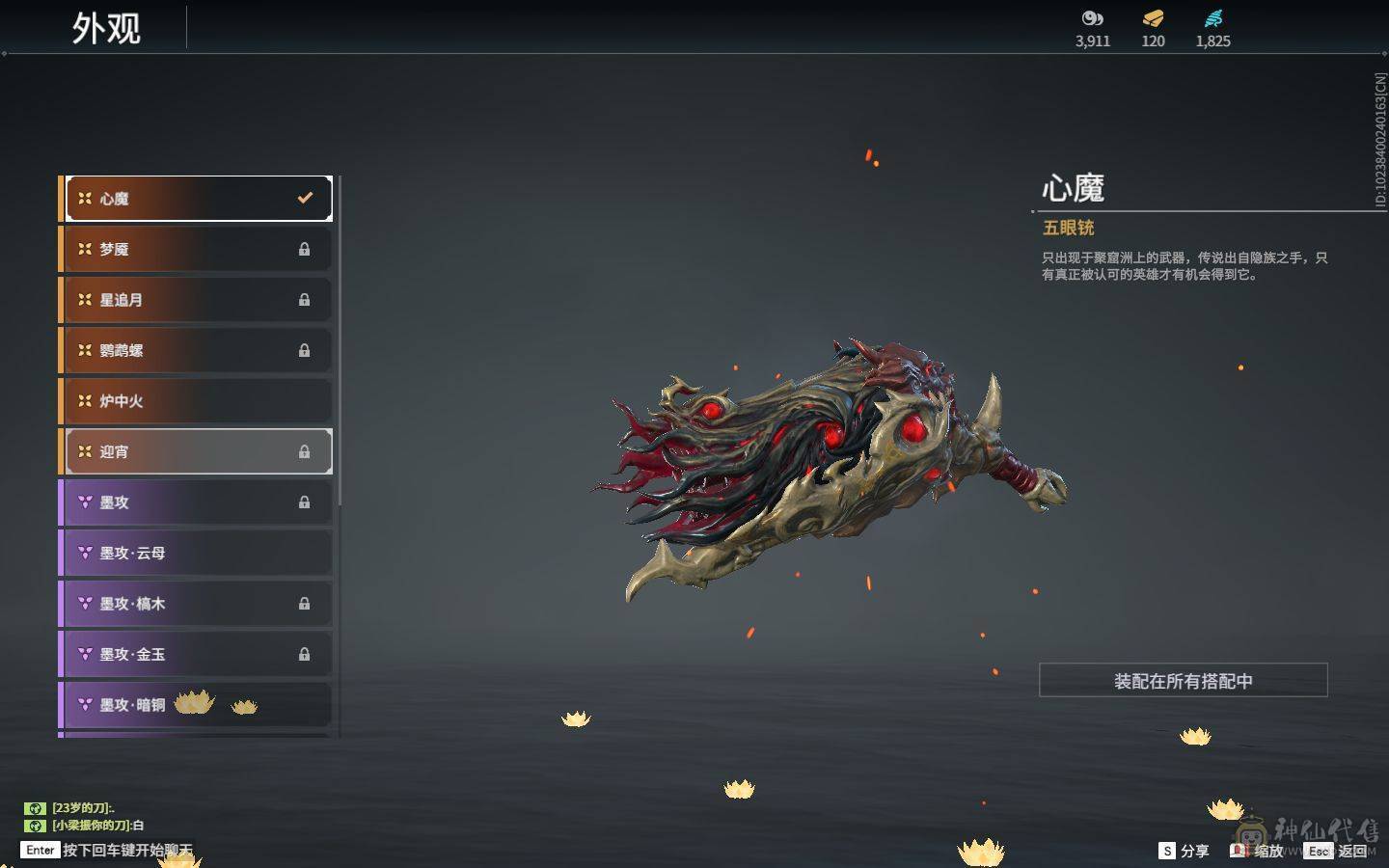
Task: Select the 炉中火 skin
Action: pos(198,401)
